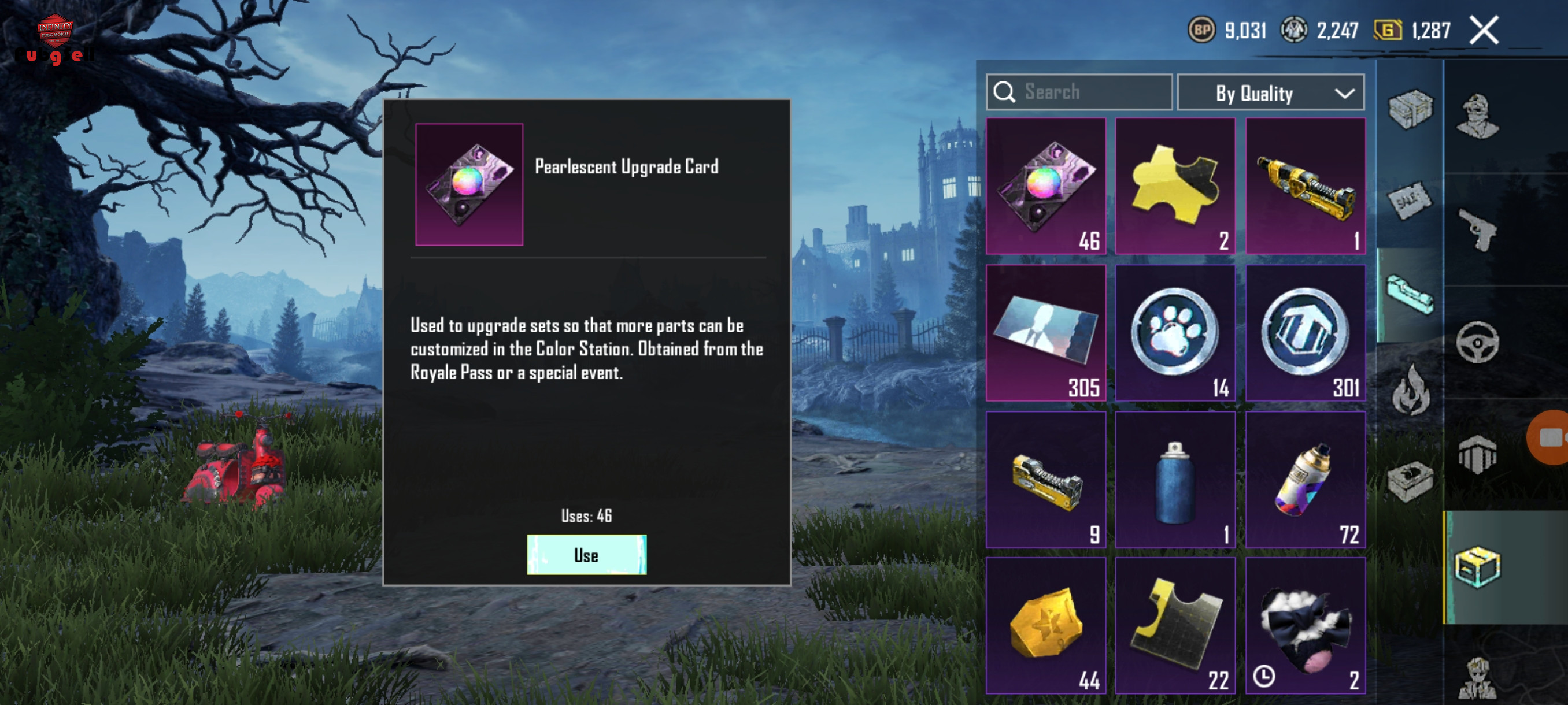The height and width of the screenshot is (705, 1568).
Task: Use the Pearlescent Upgrade Card
Action: tap(586, 554)
